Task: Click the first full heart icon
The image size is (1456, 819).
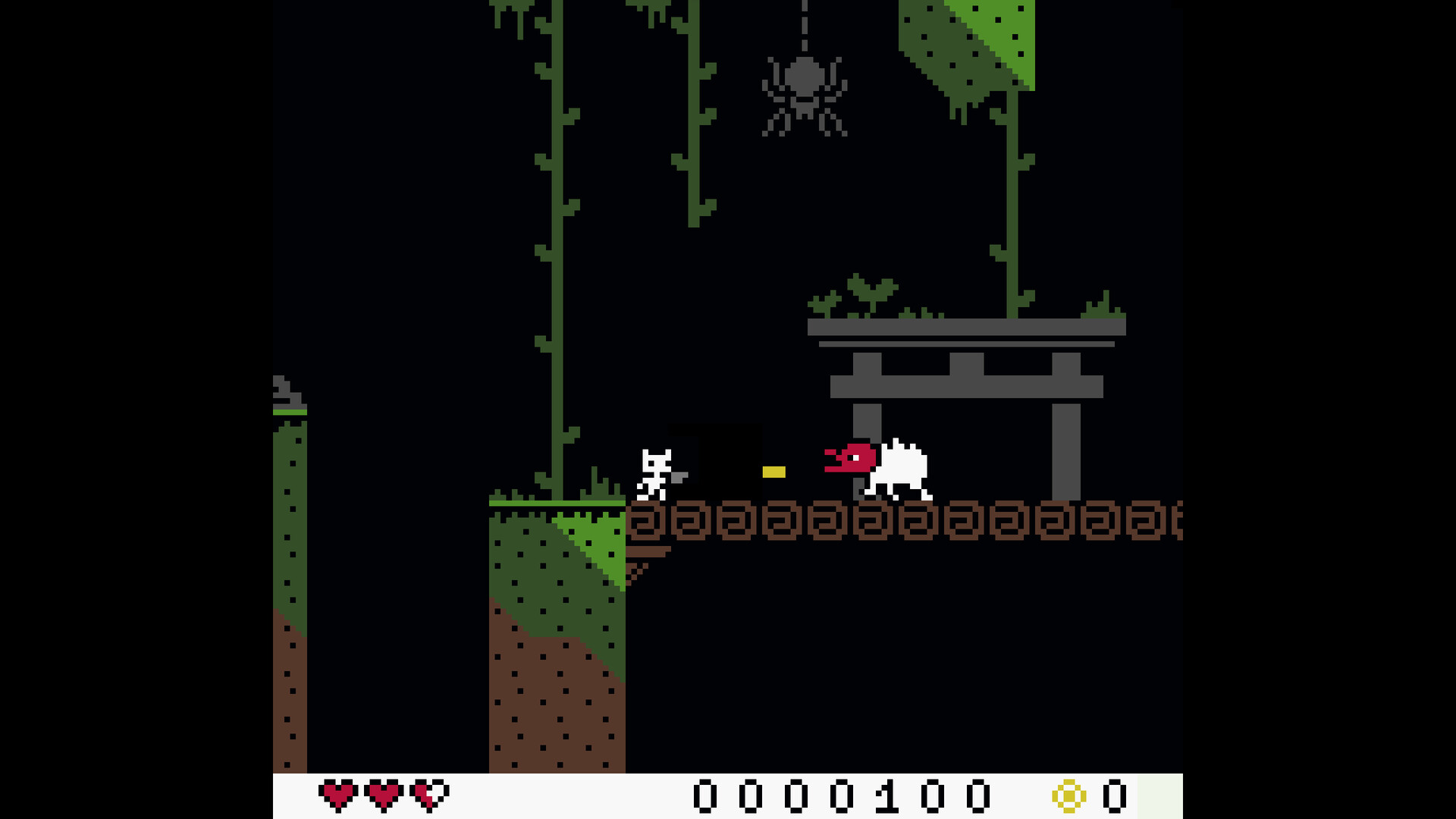Action: click(x=340, y=793)
